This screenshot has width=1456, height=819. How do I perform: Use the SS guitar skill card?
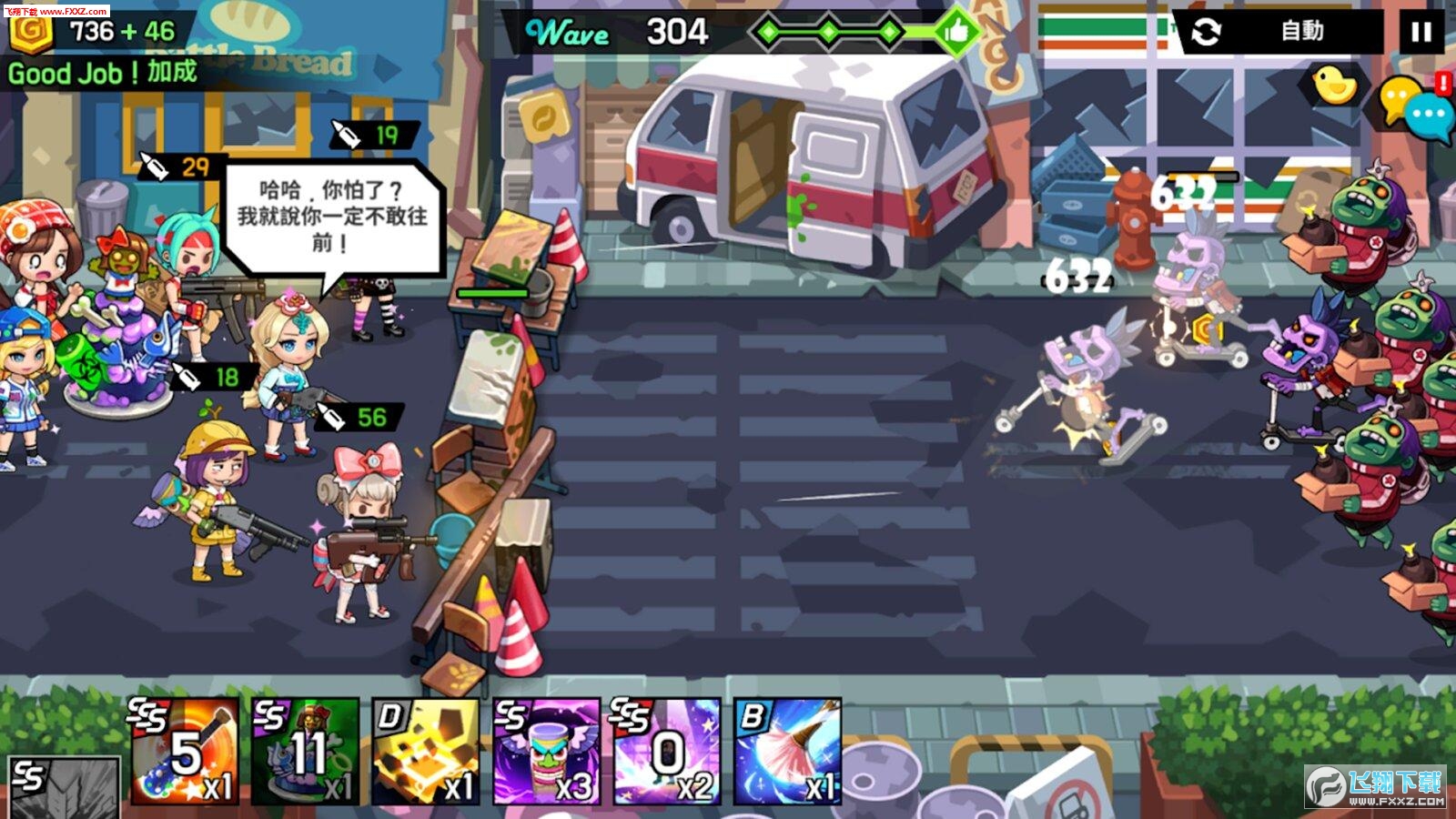(186, 752)
